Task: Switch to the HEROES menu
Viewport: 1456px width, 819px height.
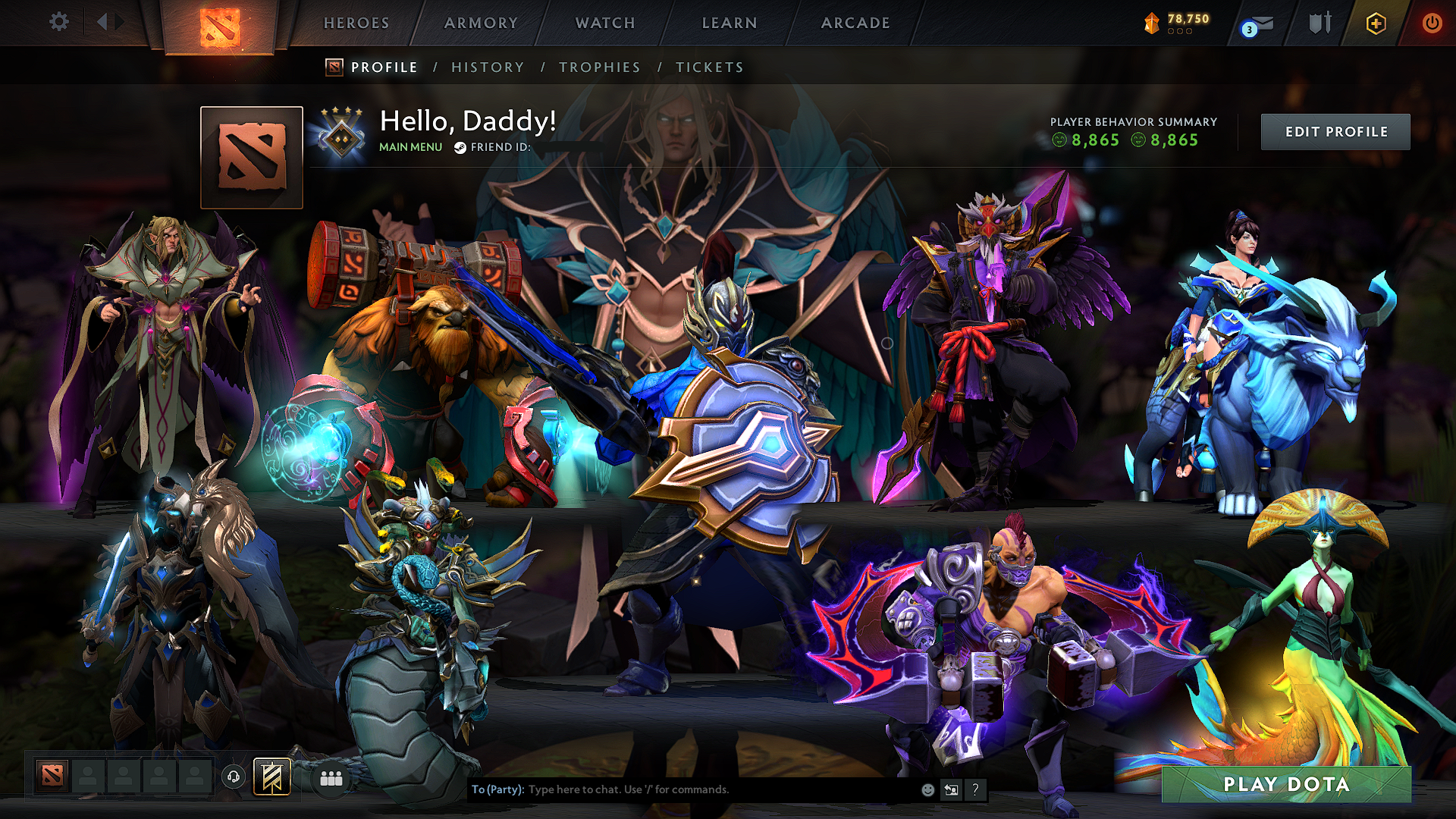Action: [355, 23]
